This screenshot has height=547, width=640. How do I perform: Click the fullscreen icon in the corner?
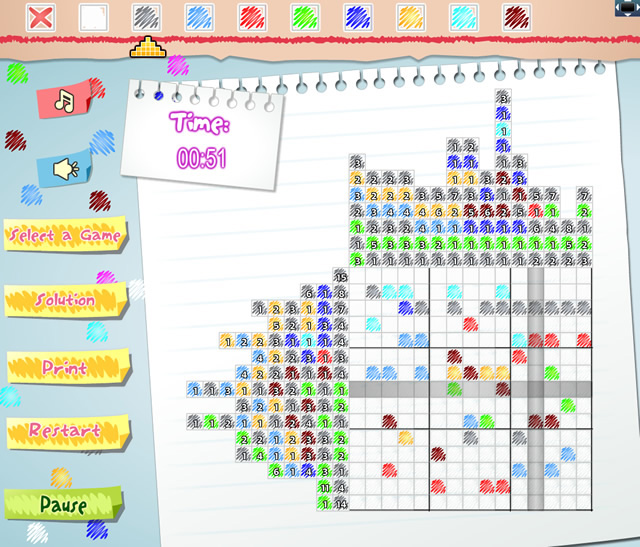click(x=628, y=8)
